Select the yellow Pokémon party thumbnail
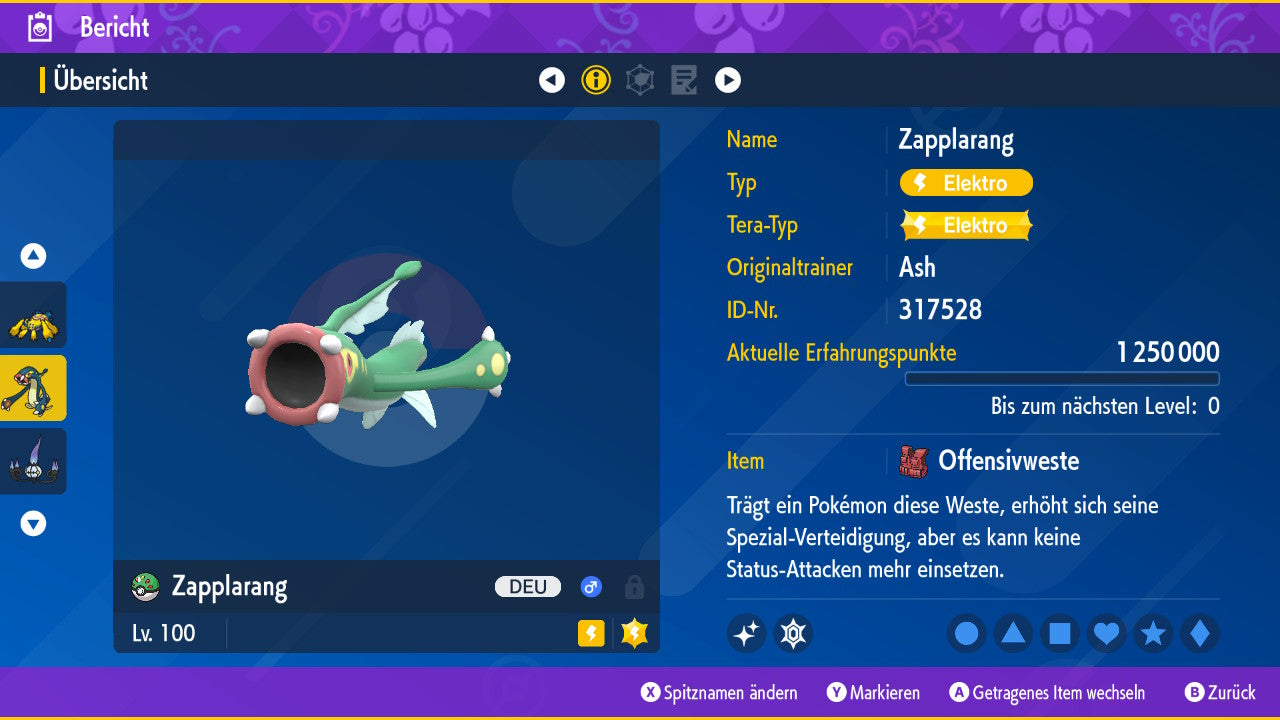The height and width of the screenshot is (720, 1280). click(33, 315)
